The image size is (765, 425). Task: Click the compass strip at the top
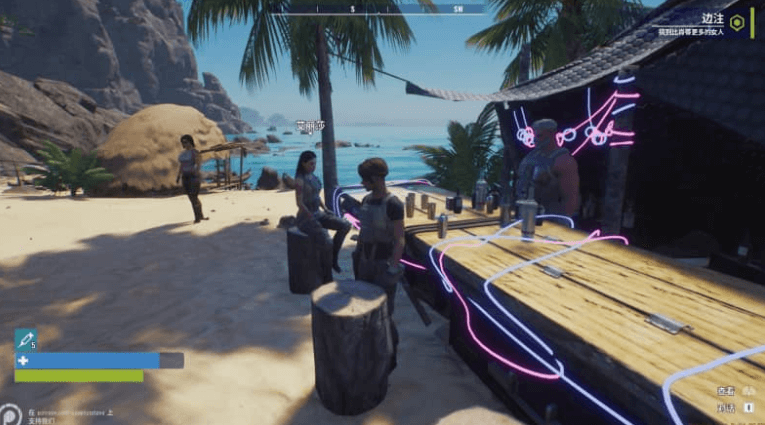[x=387, y=8]
